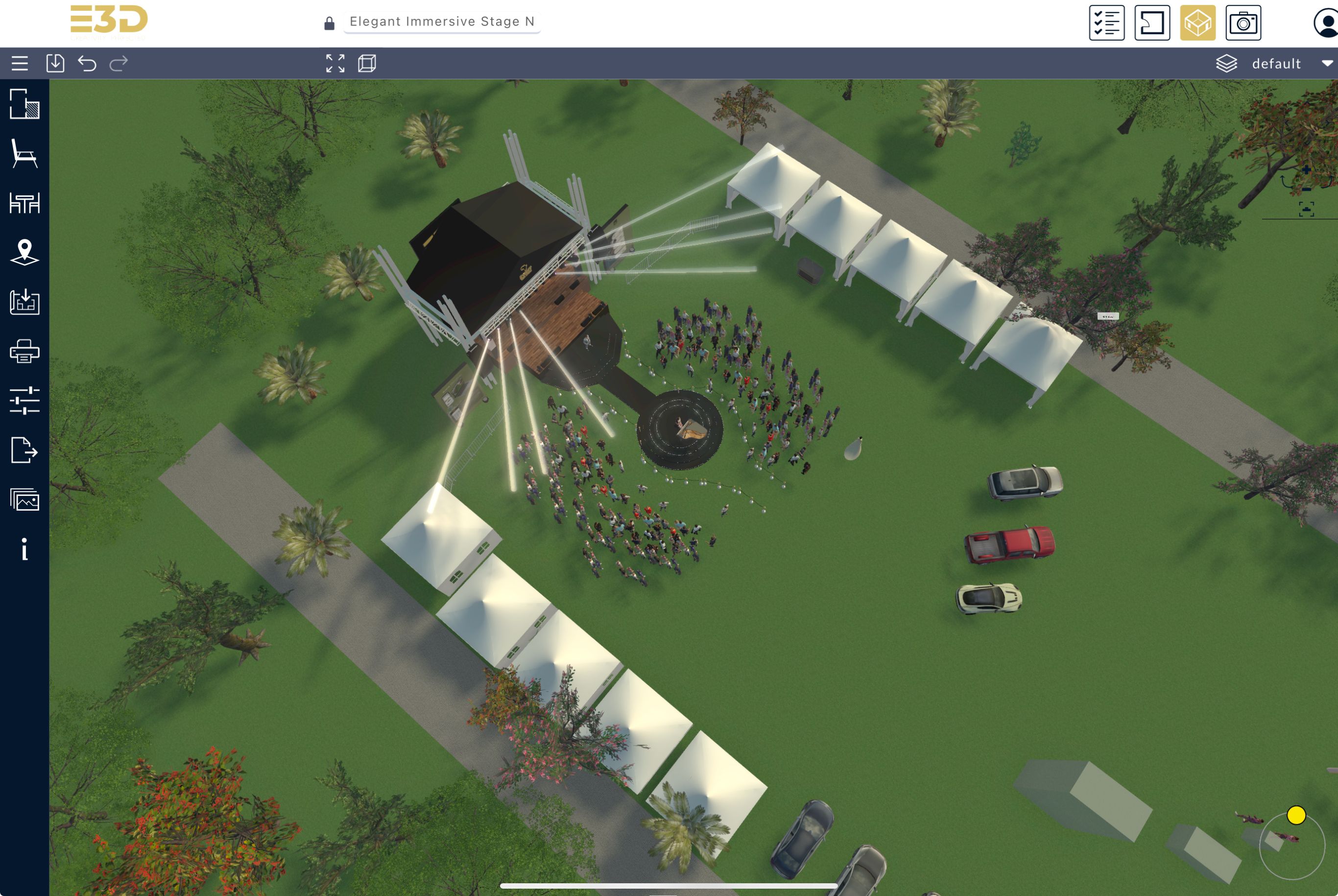Open the checklist panel
Viewport: 1338px width, 896px height.
(1106, 24)
